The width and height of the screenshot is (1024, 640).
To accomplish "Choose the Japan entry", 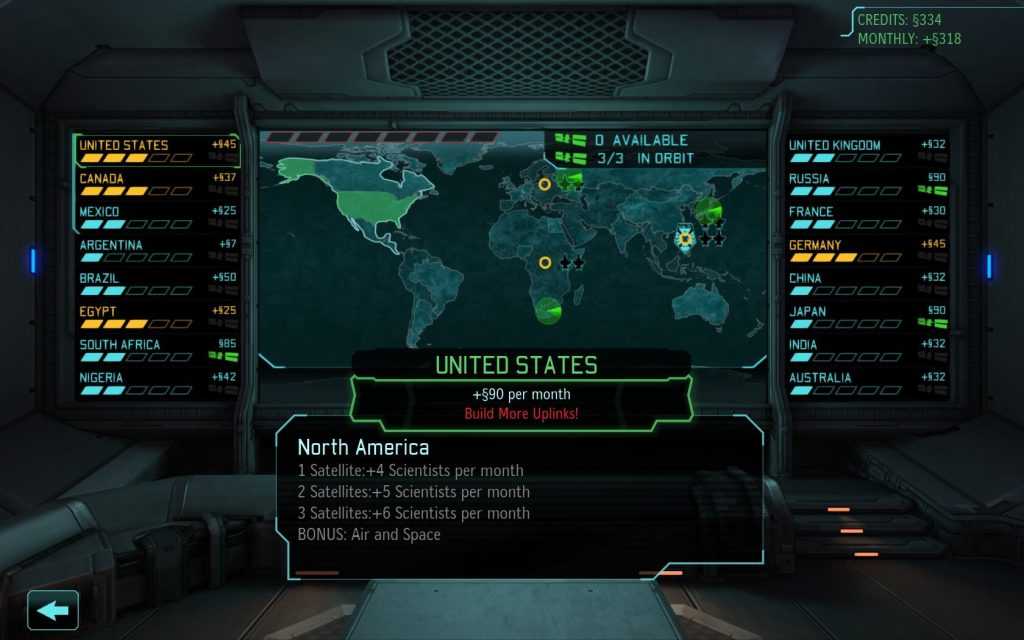I will click(866, 316).
